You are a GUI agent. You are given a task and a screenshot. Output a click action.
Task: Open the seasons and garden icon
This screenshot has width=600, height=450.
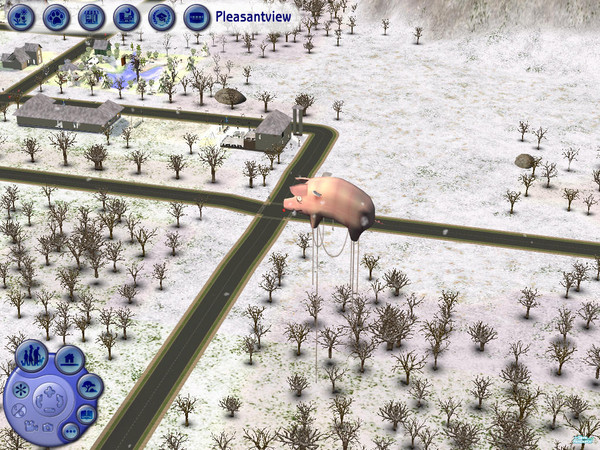[23, 17]
